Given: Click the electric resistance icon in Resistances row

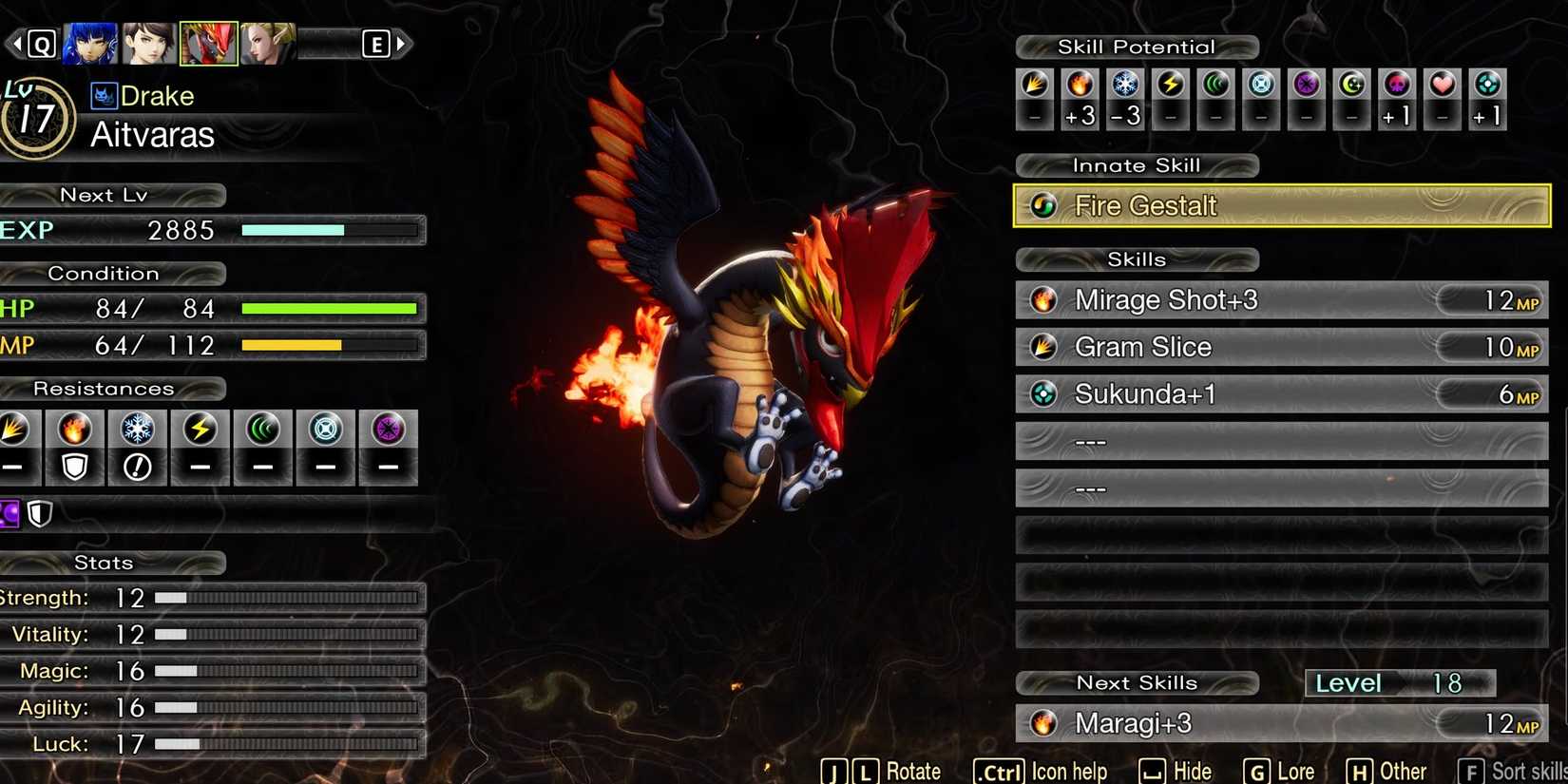Looking at the screenshot, I should (x=201, y=430).
